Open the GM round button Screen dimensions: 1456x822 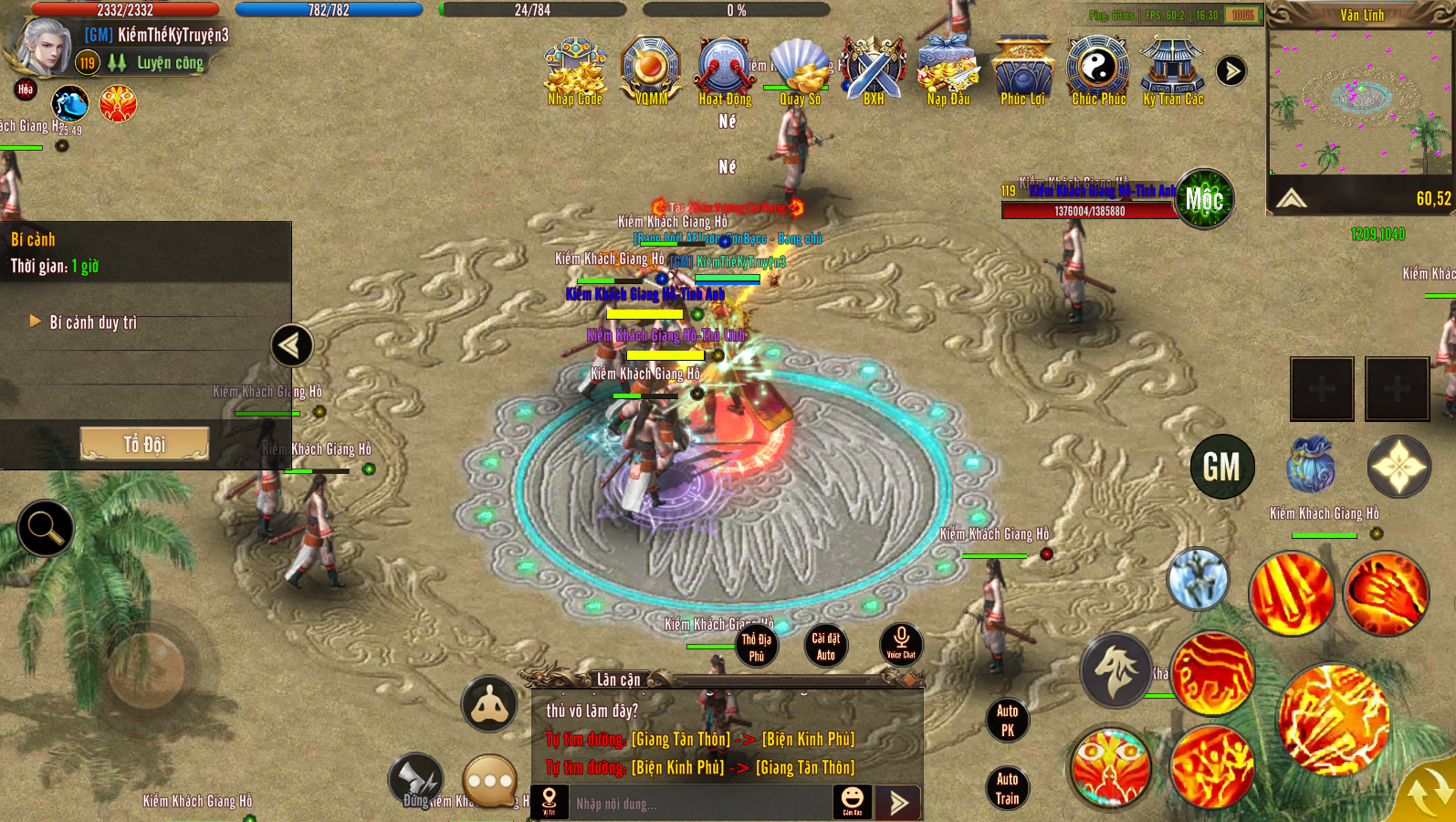pyautogui.click(x=1221, y=467)
